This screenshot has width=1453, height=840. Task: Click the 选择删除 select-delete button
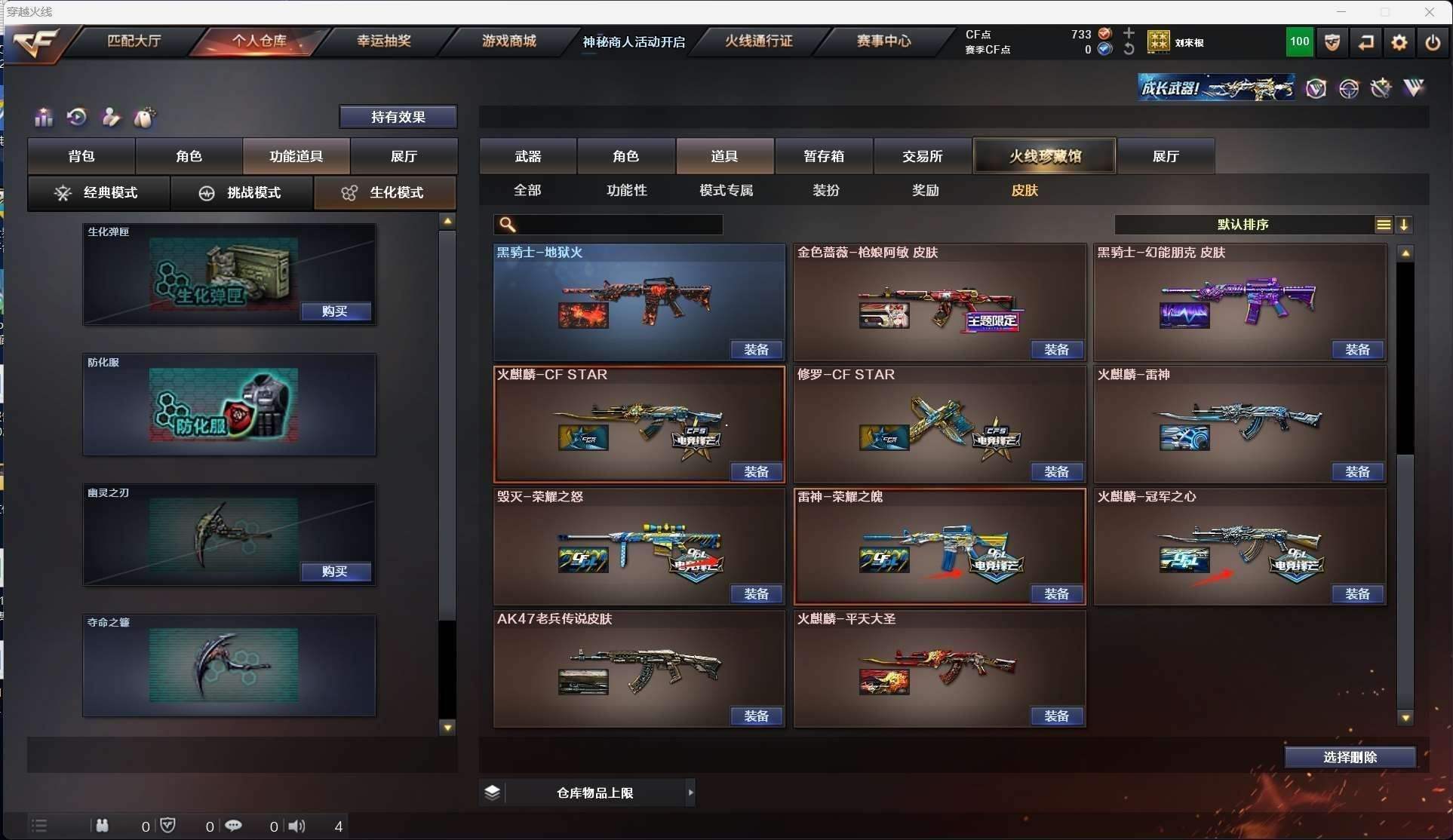pyautogui.click(x=1349, y=757)
